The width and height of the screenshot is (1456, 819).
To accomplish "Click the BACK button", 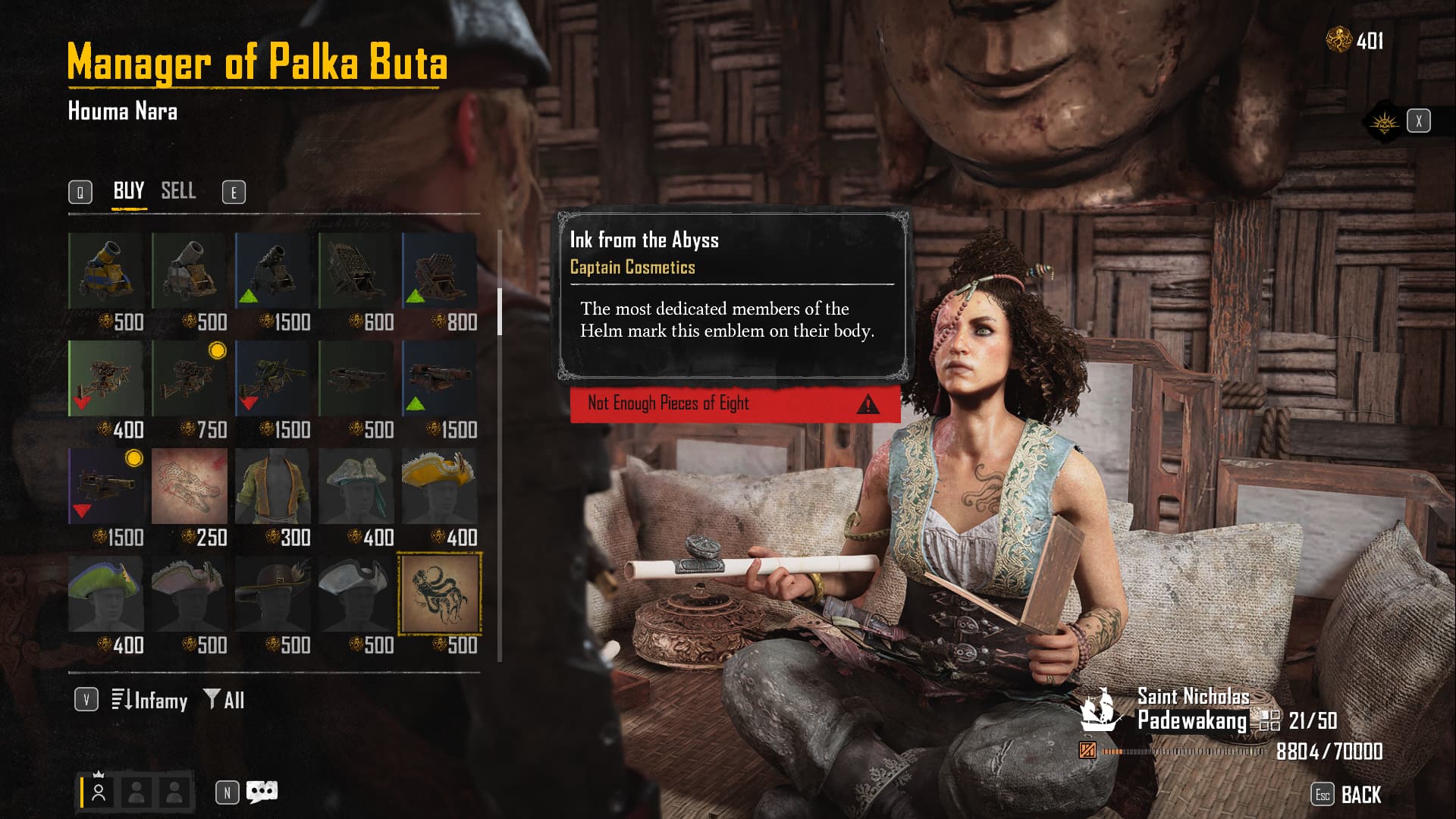I will click(1360, 795).
